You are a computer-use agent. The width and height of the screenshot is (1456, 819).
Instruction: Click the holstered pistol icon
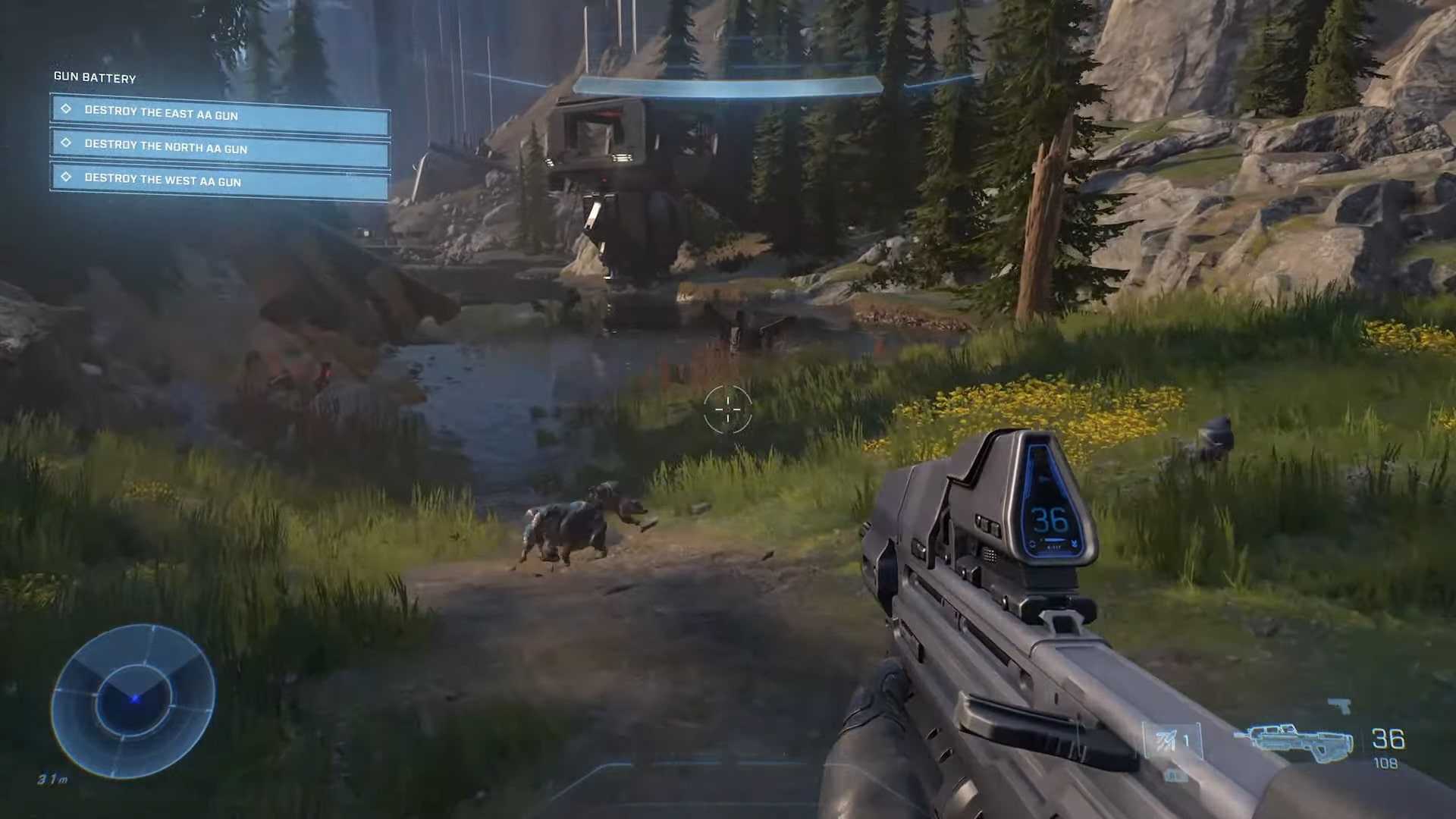click(x=1341, y=707)
